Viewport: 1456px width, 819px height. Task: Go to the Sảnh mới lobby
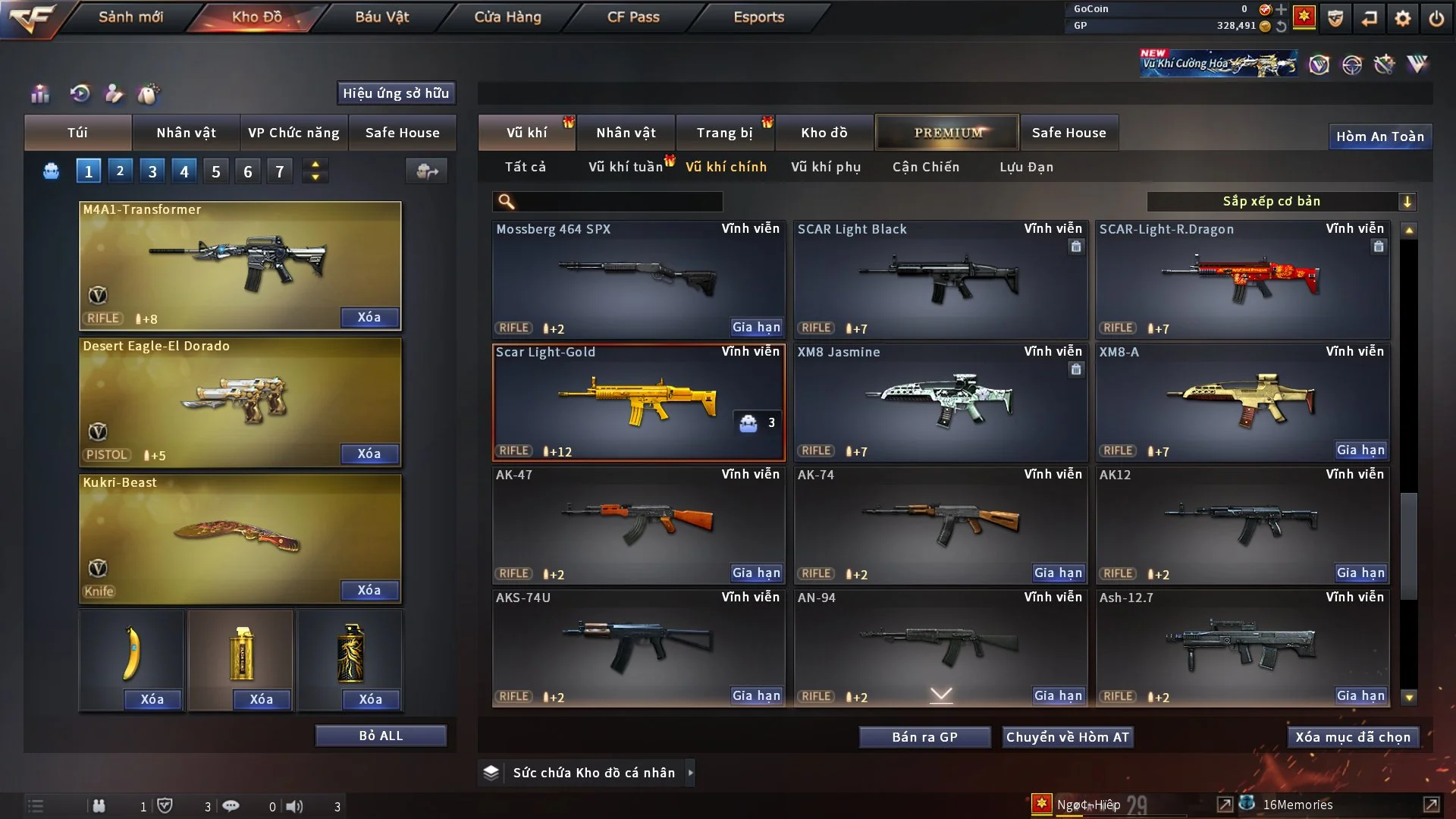click(130, 17)
